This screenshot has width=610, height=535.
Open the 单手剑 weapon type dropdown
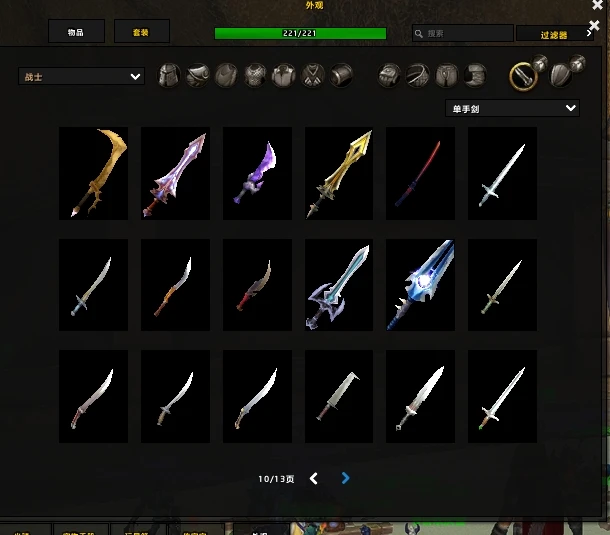point(512,108)
